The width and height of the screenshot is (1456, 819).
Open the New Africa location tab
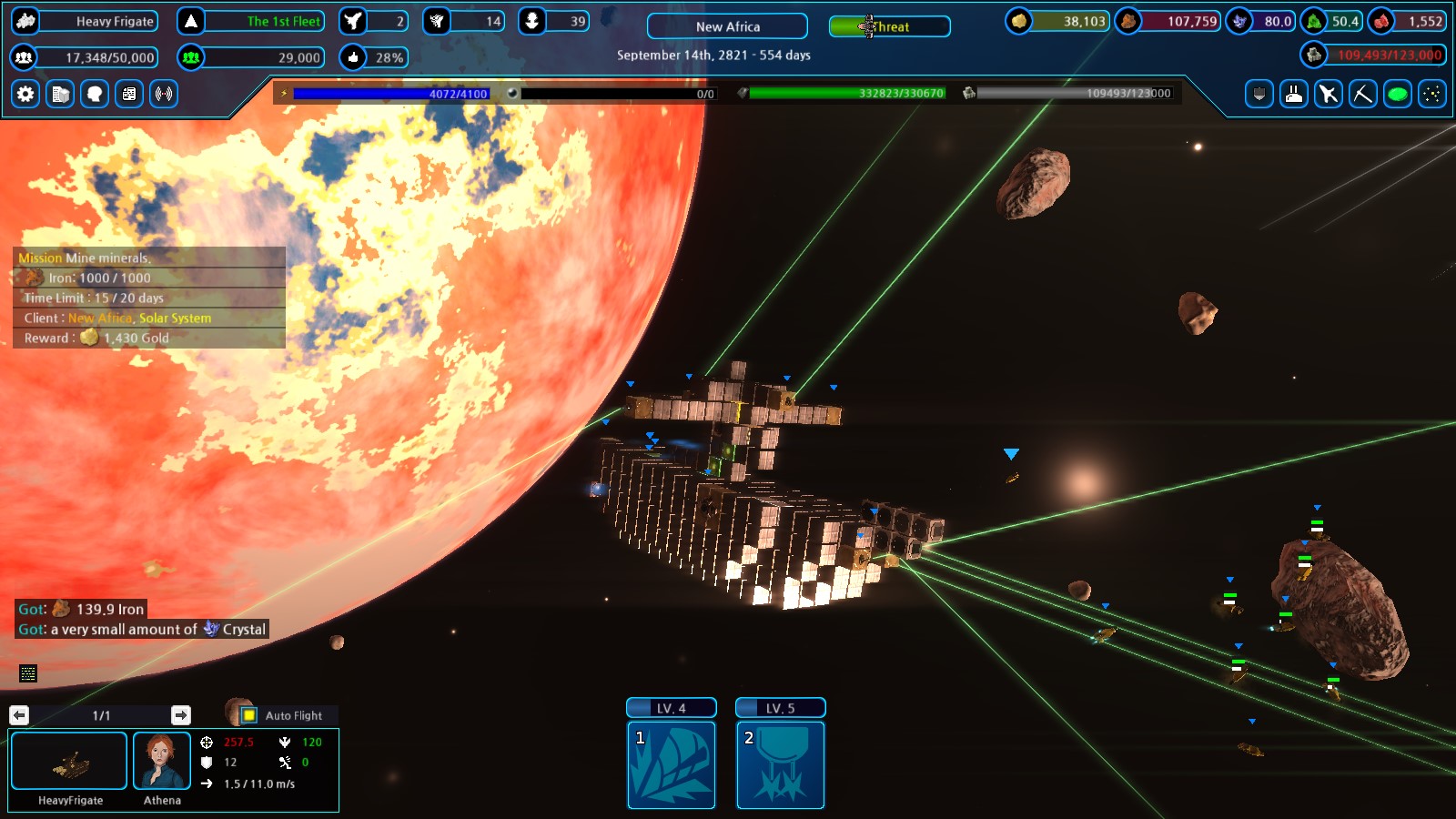(725, 26)
